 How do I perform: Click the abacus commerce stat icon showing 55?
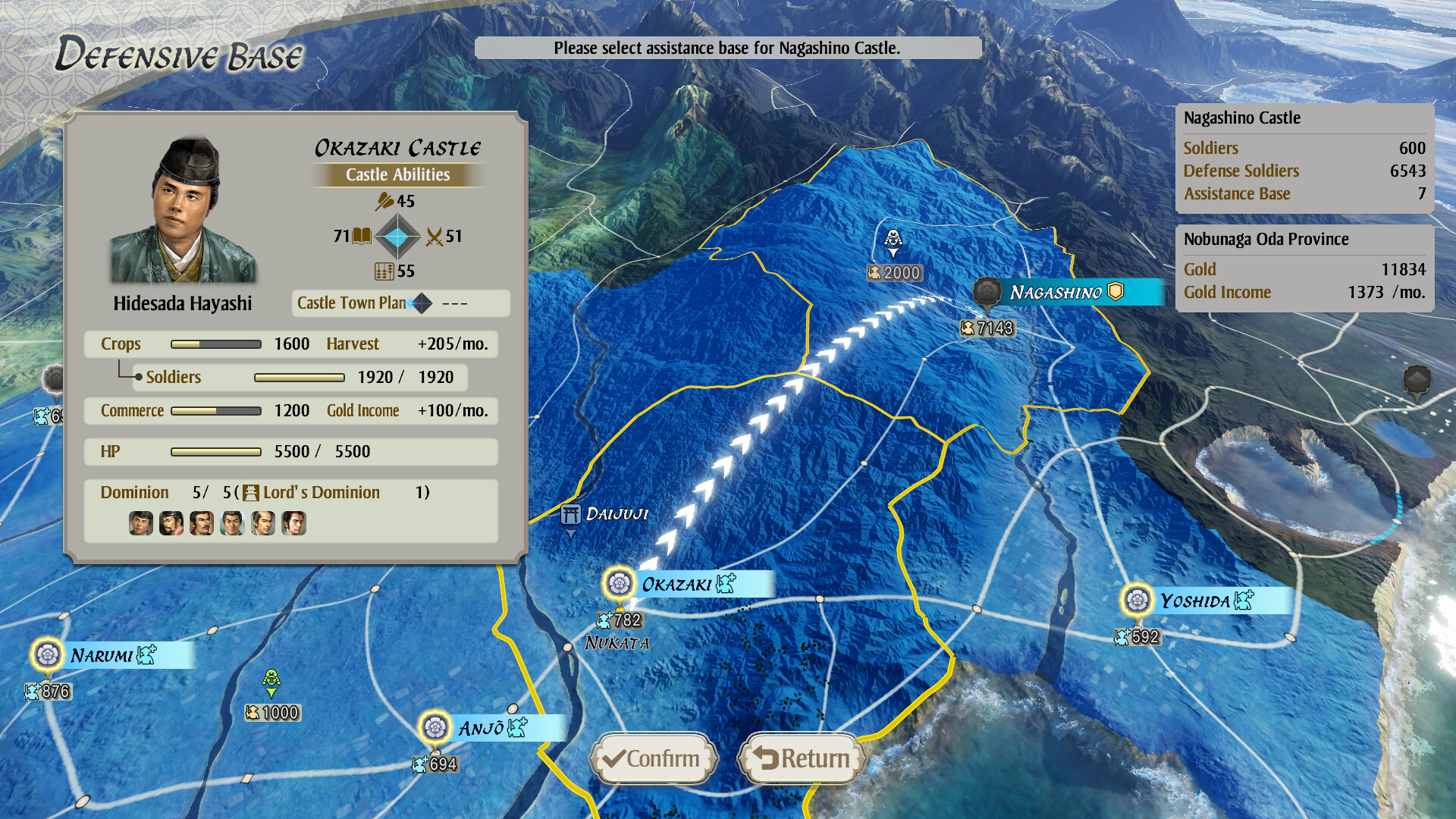(x=384, y=271)
